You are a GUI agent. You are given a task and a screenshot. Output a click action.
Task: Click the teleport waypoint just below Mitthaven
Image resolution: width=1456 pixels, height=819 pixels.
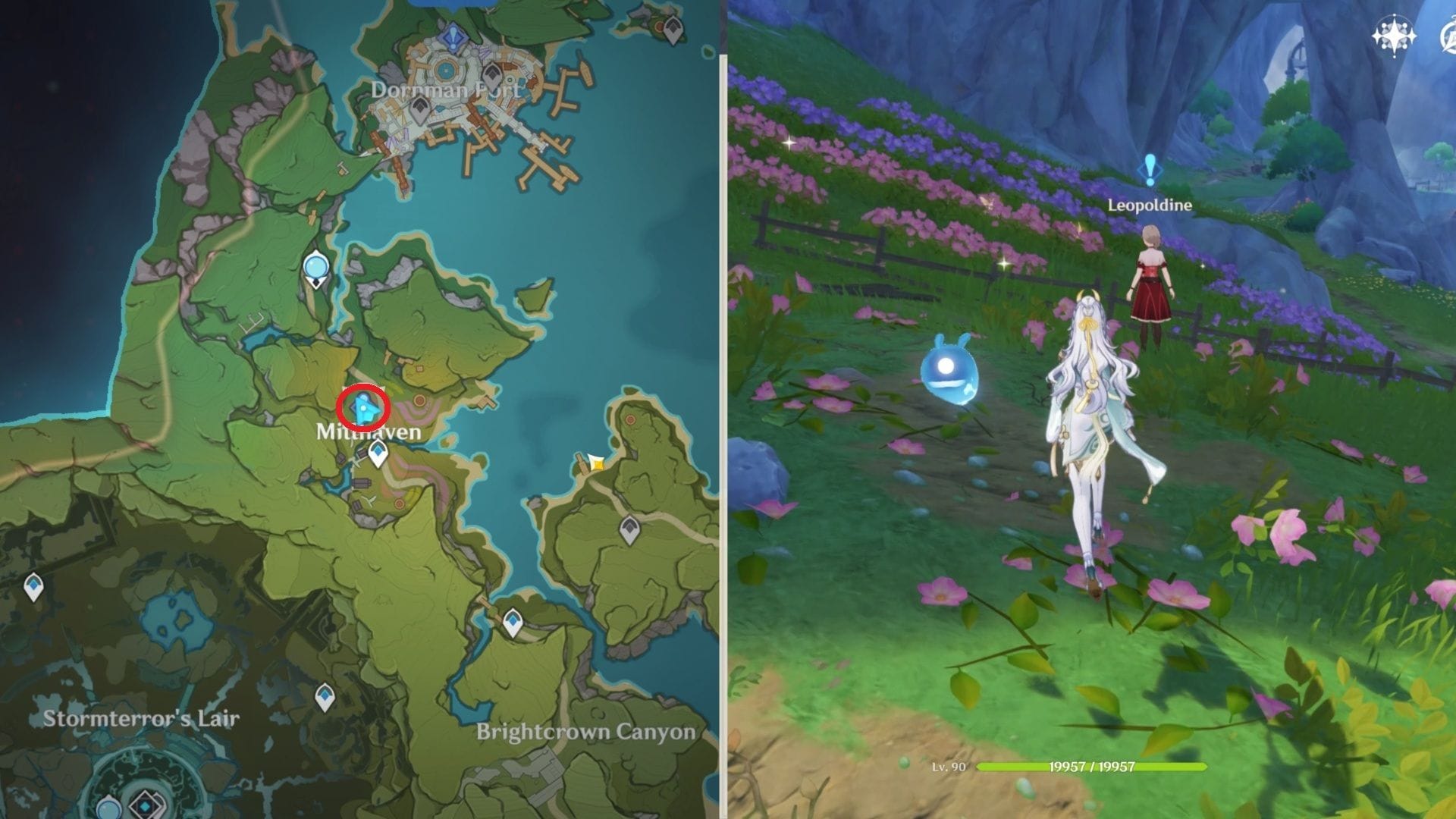378,454
